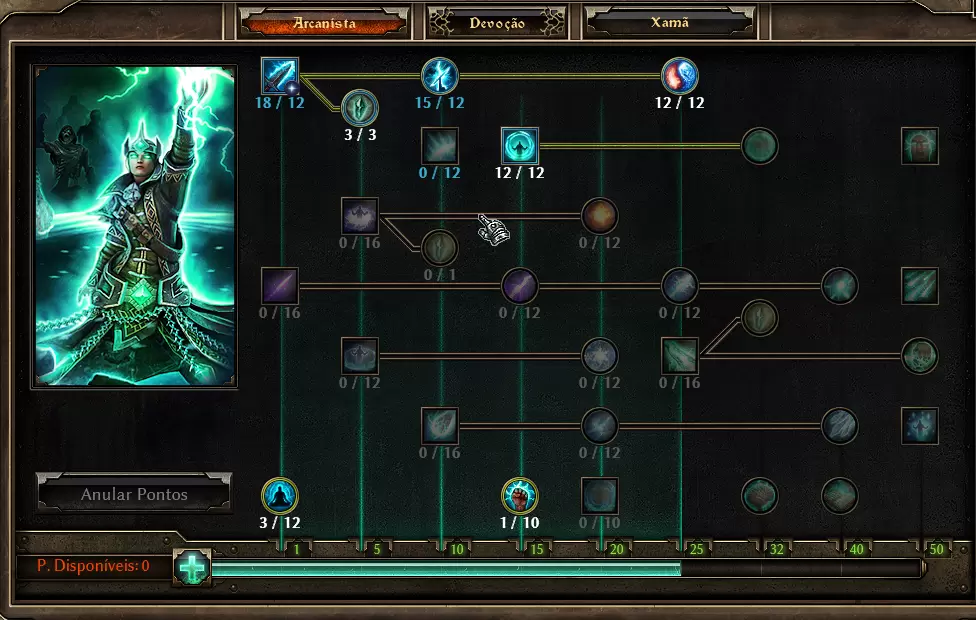Viewport: 976px width, 620px height.
Task: Click the Anular Pontos button
Action: coord(134,494)
